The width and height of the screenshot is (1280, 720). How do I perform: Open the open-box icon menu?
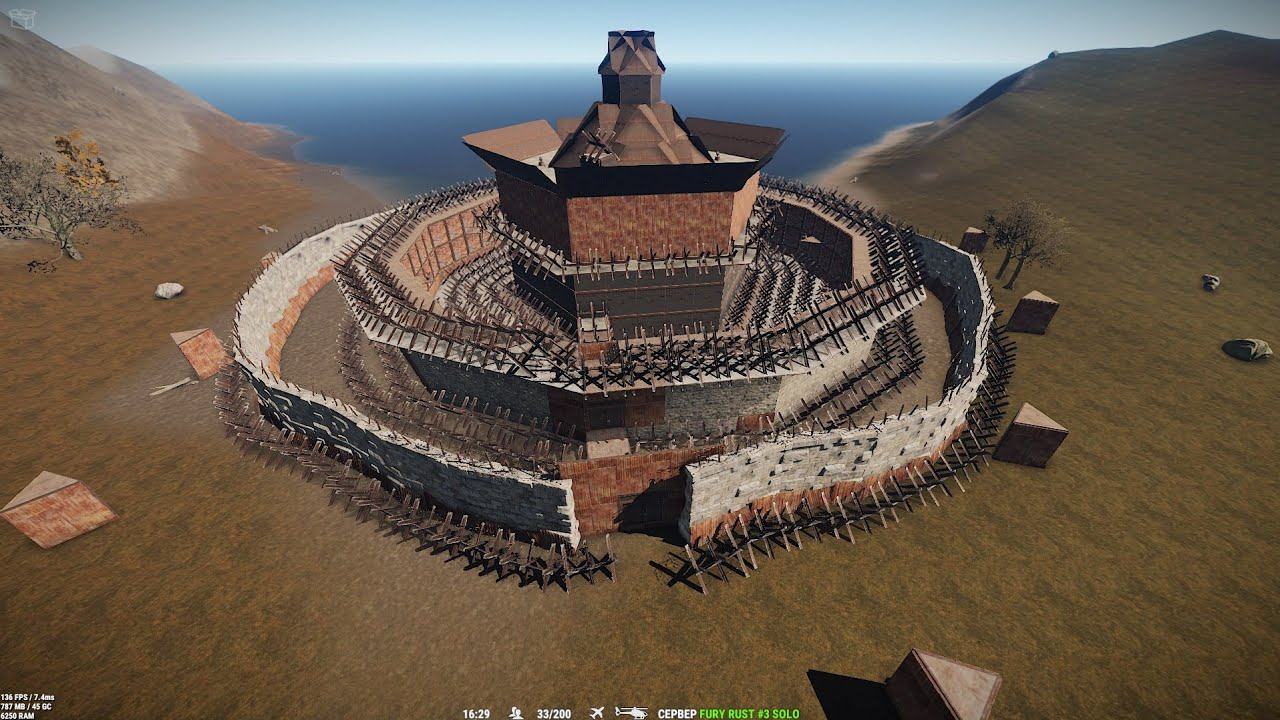point(21,18)
